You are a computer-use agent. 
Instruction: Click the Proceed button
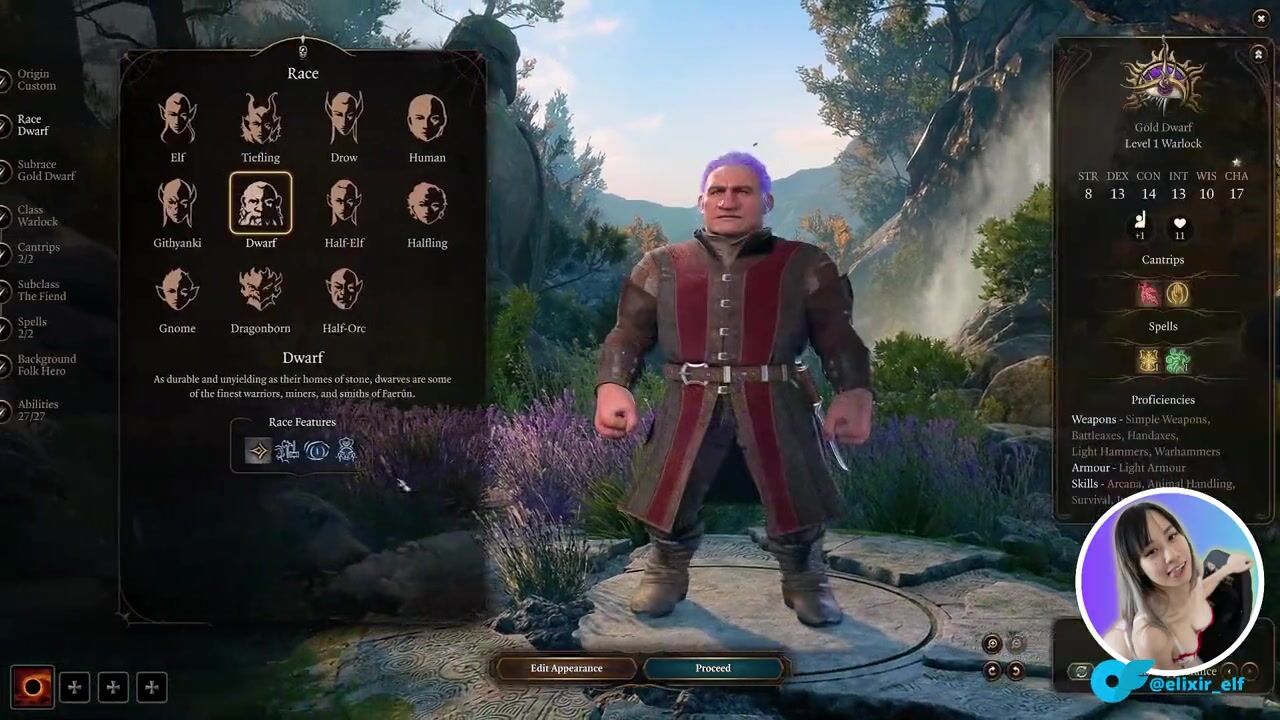(713, 668)
